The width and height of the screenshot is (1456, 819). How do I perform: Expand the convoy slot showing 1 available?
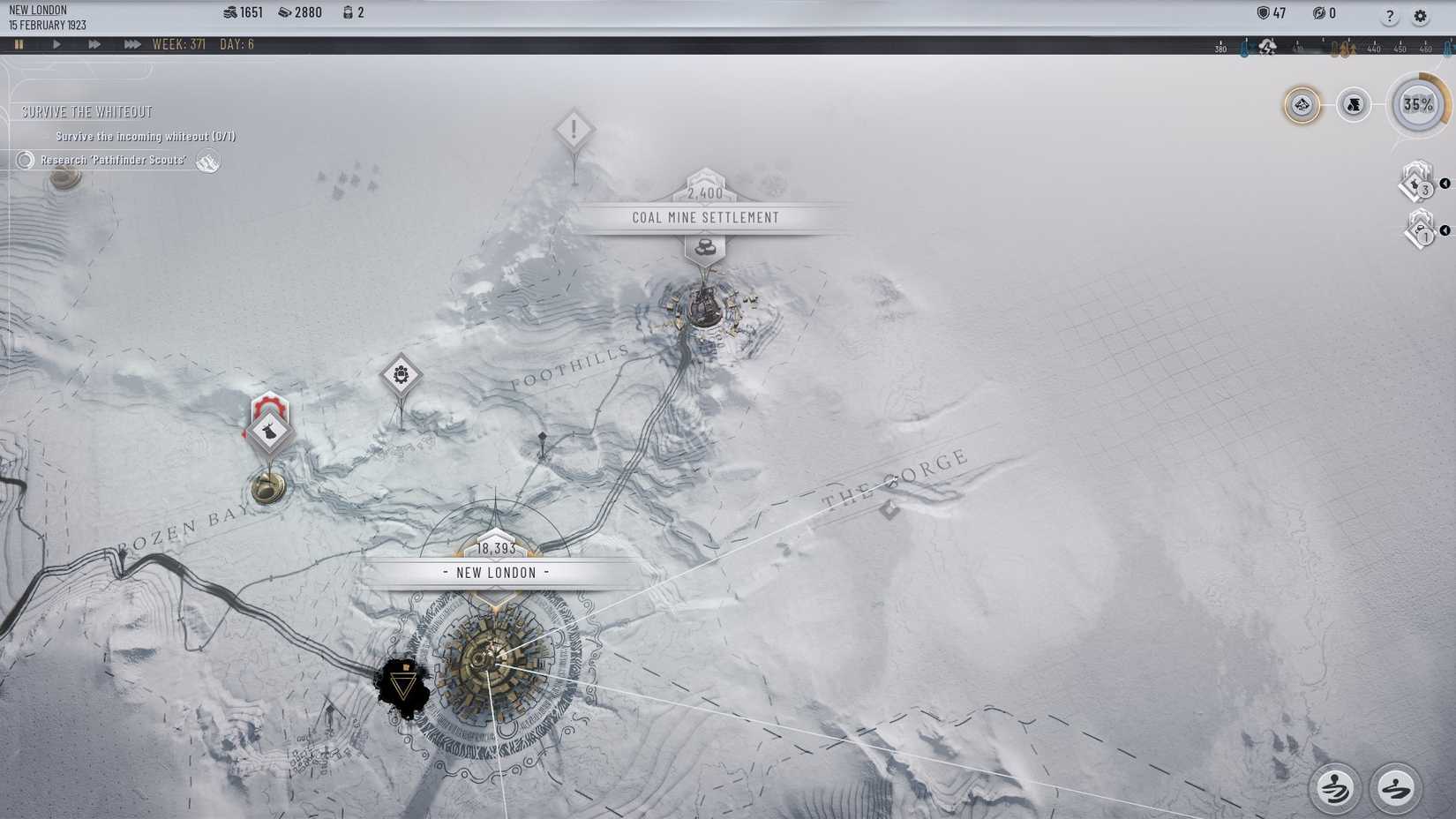[x=1419, y=230]
